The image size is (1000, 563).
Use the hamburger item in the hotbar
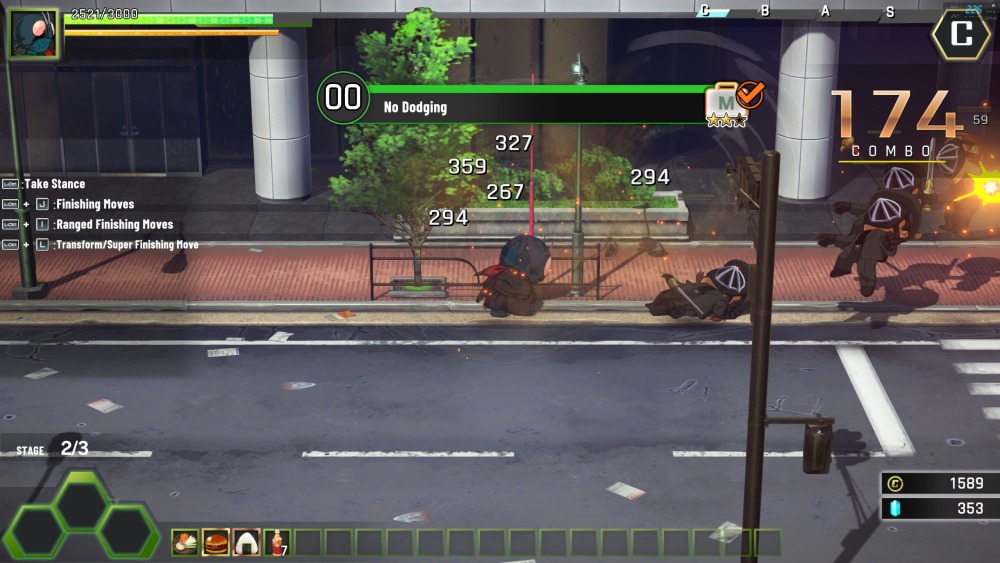(x=216, y=543)
